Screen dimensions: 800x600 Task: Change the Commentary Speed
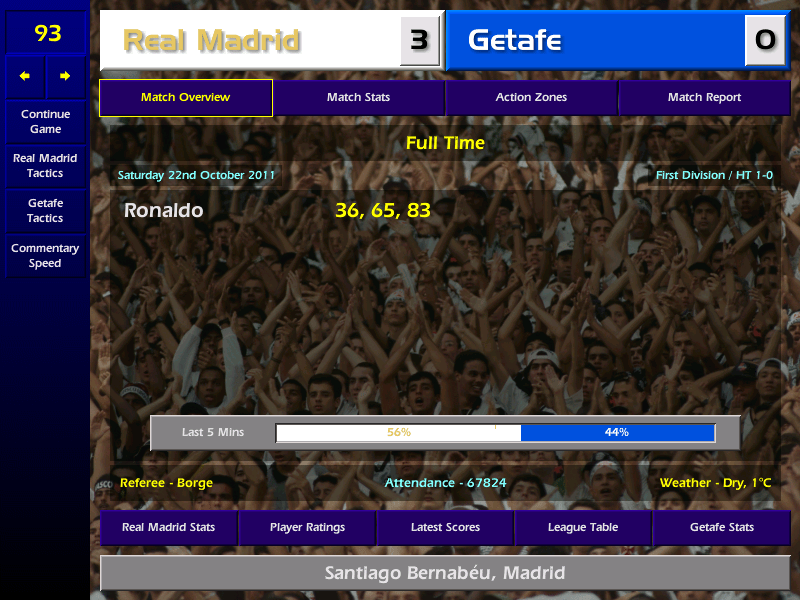coord(45,255)
